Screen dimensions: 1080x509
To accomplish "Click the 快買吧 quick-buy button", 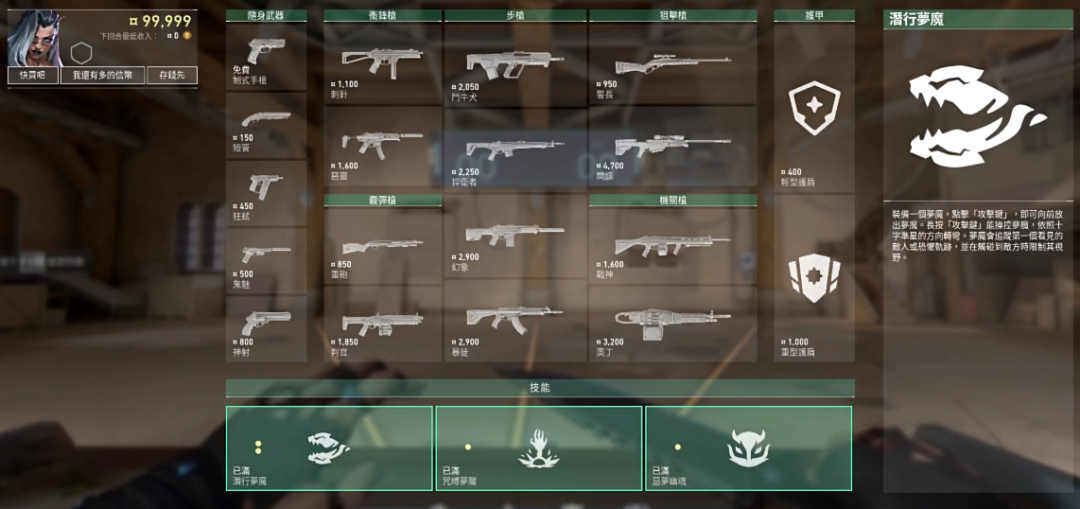I will click(x=33, y=75).
